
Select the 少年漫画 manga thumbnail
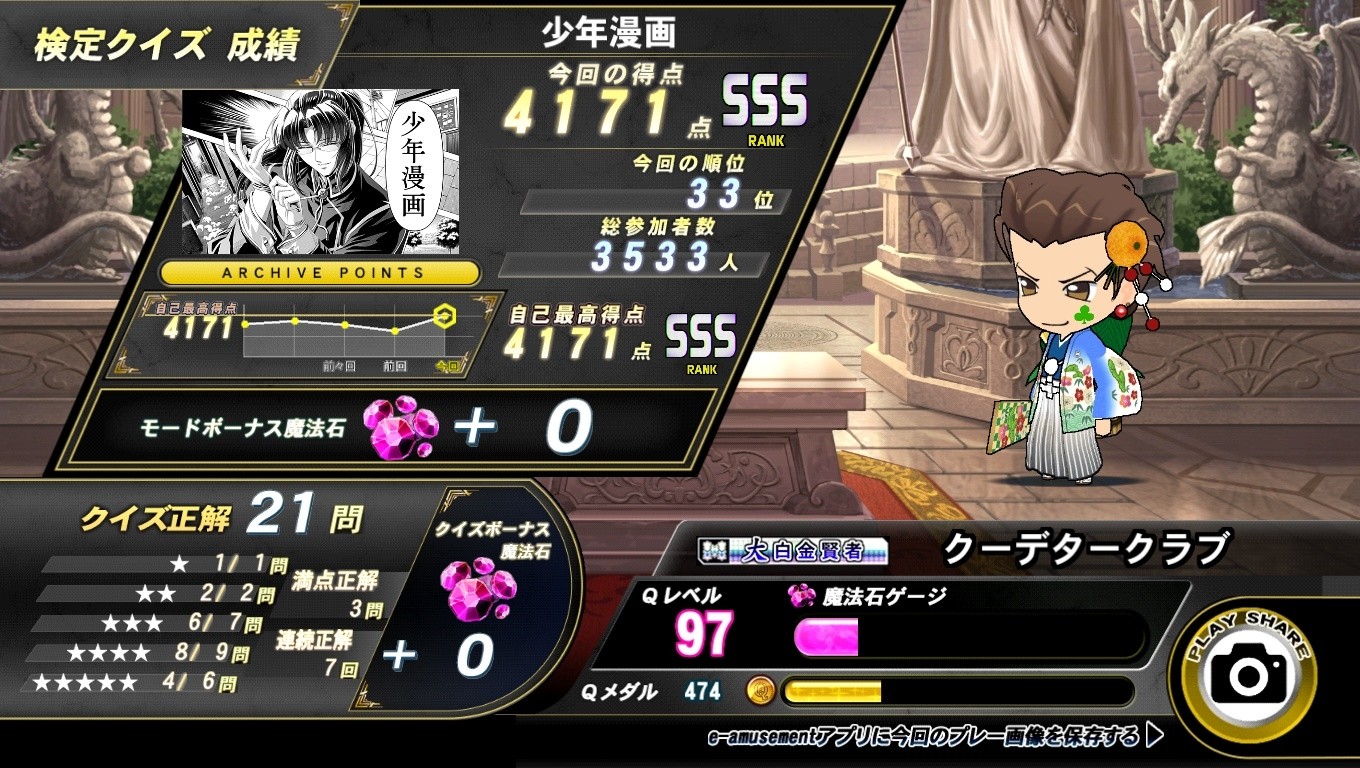(x=320, y=172)
